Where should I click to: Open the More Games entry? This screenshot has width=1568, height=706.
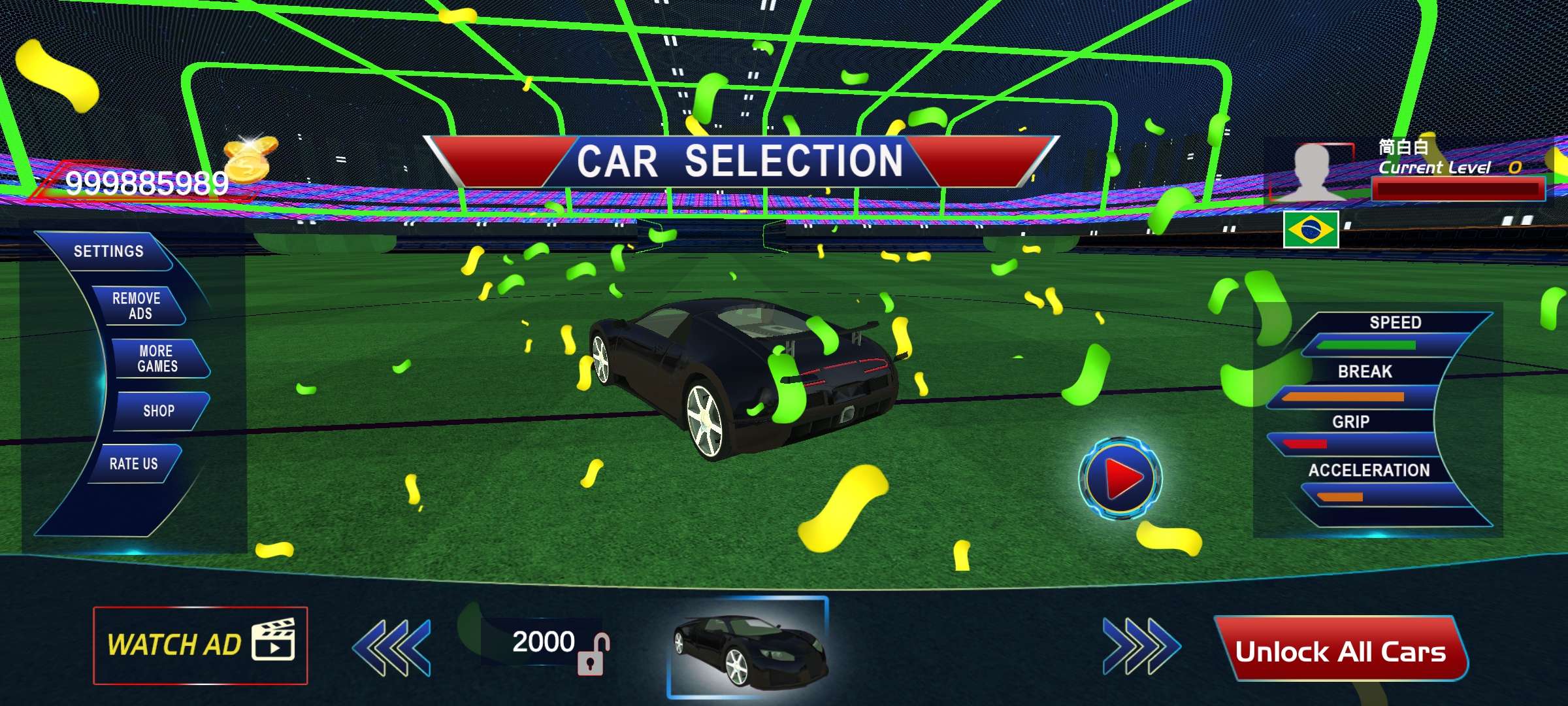[157, 359]
